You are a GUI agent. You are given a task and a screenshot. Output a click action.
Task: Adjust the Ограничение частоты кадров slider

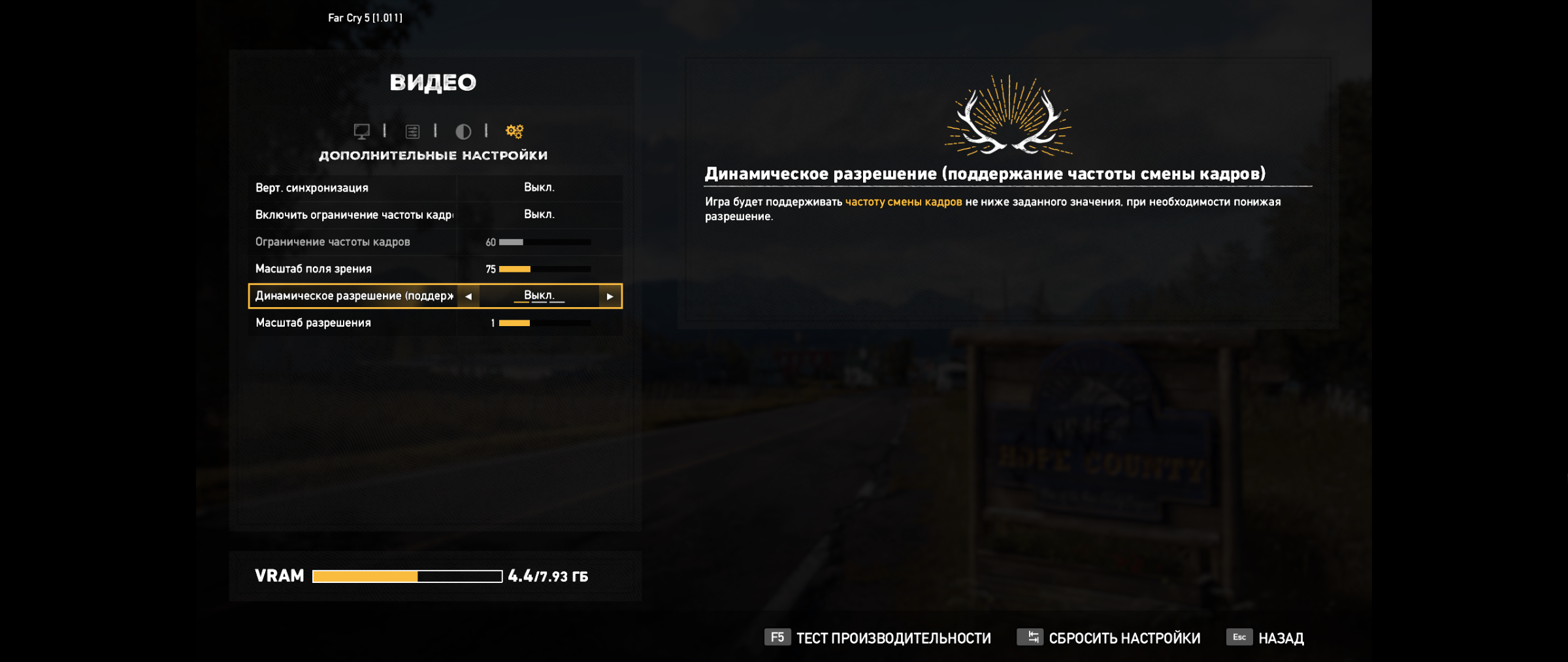click(x=544, y=242)
